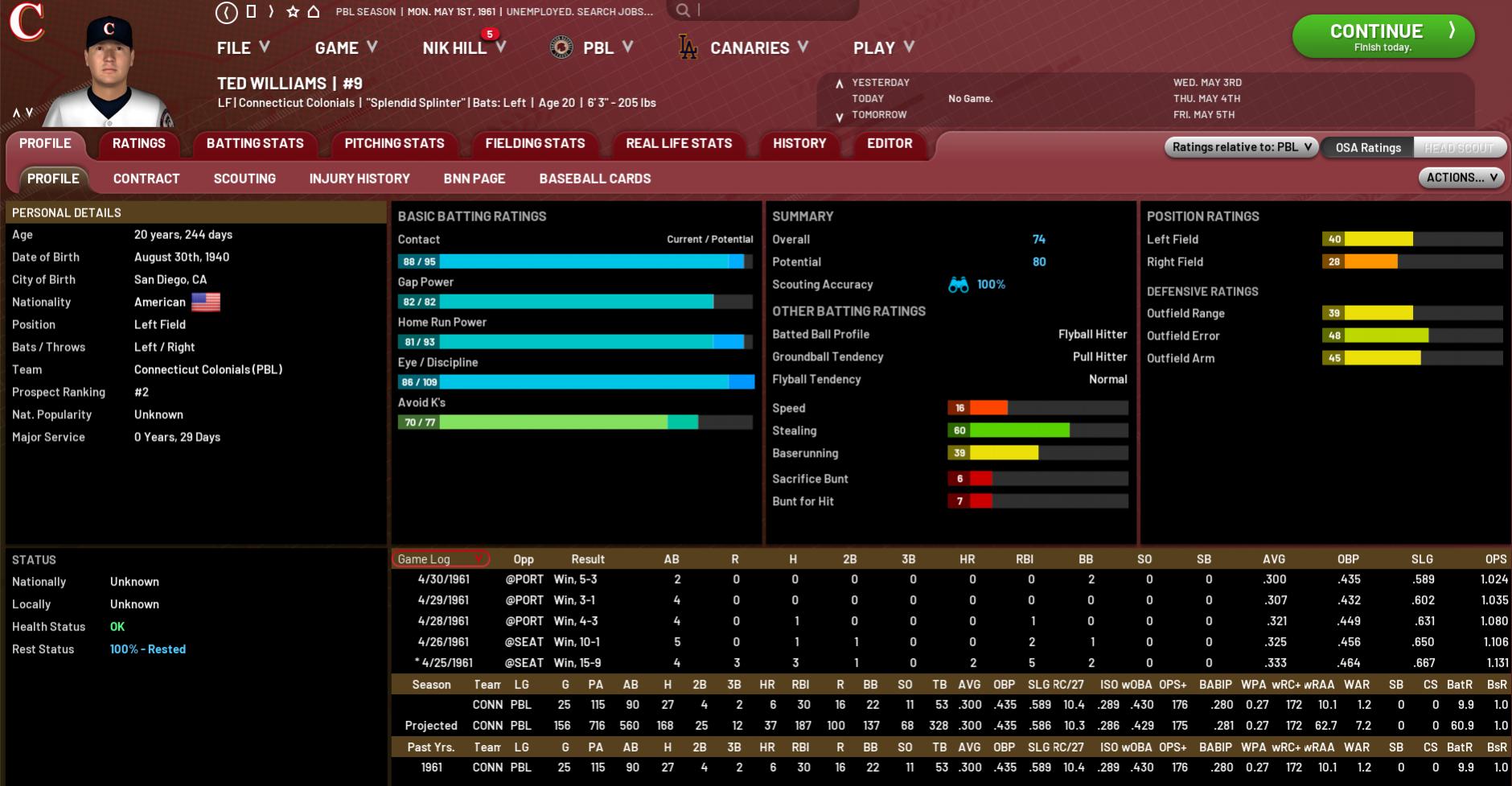Open the Real Life Stats tab
The width and height of the screenshot is (1512, 786).
point(679,143)
